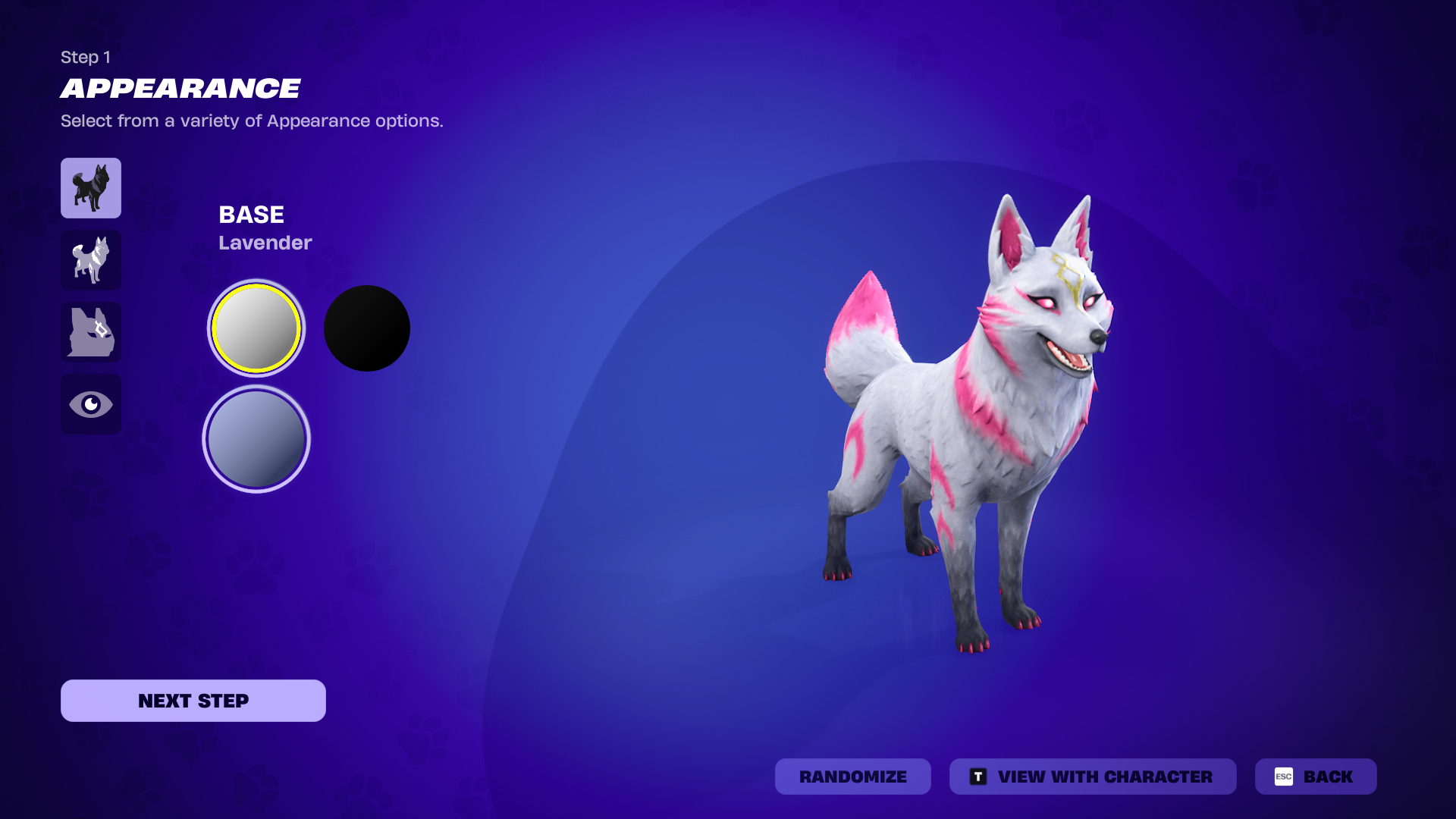Image resolution: width=1456 pixels, height=819 pixels.
Task: Choose View With Character
Action: click(x=1092, y=777)
